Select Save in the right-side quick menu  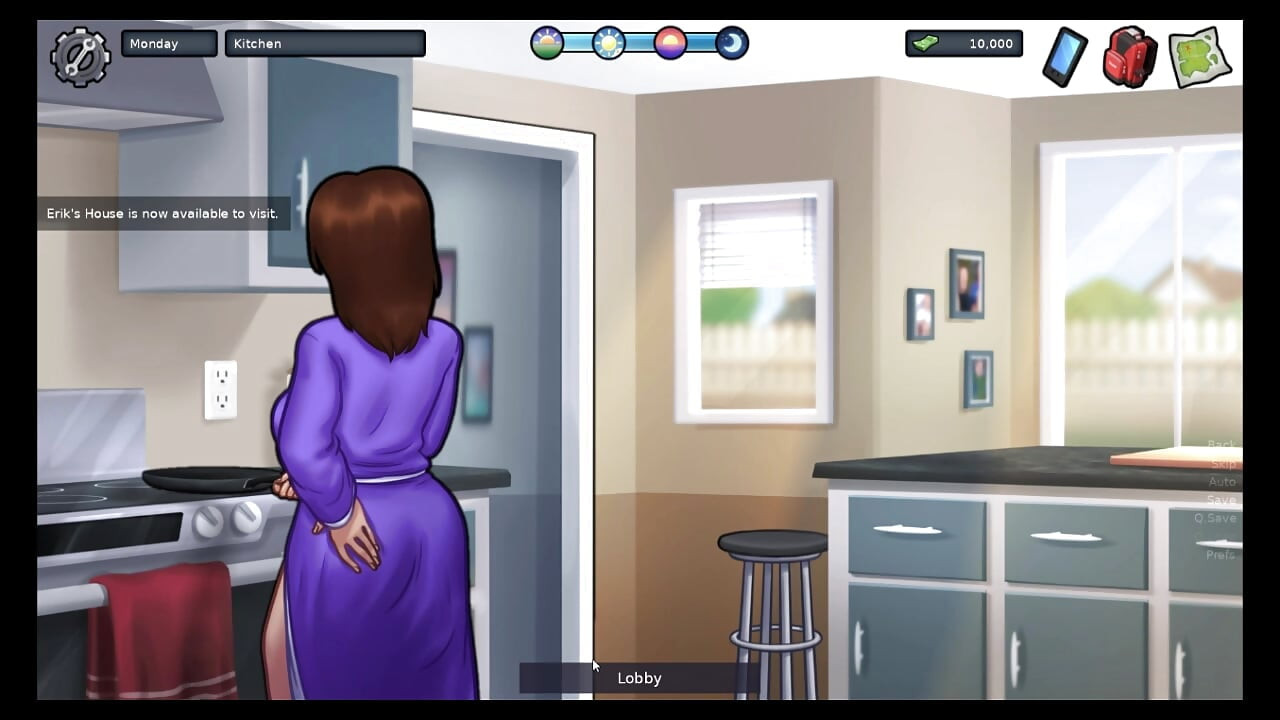[1221, 500]
